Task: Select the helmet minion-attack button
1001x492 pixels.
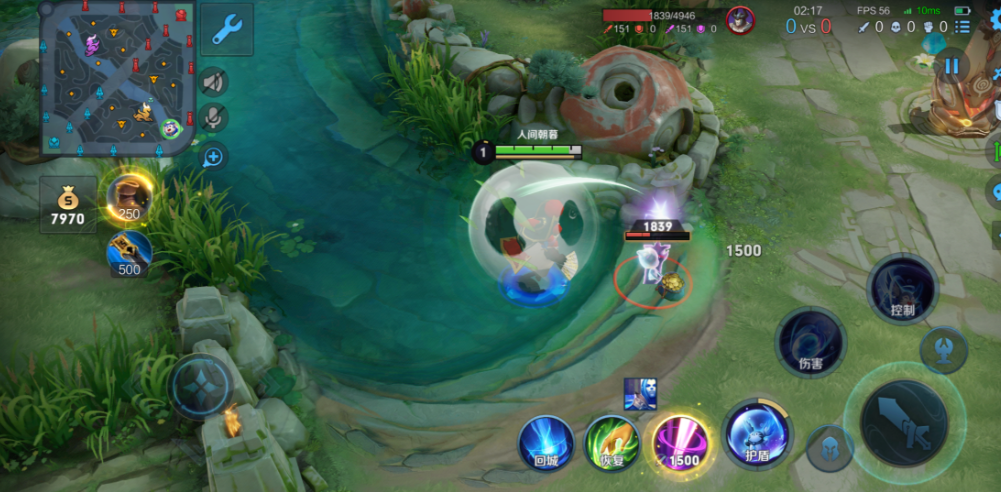Action: (830, 449)
